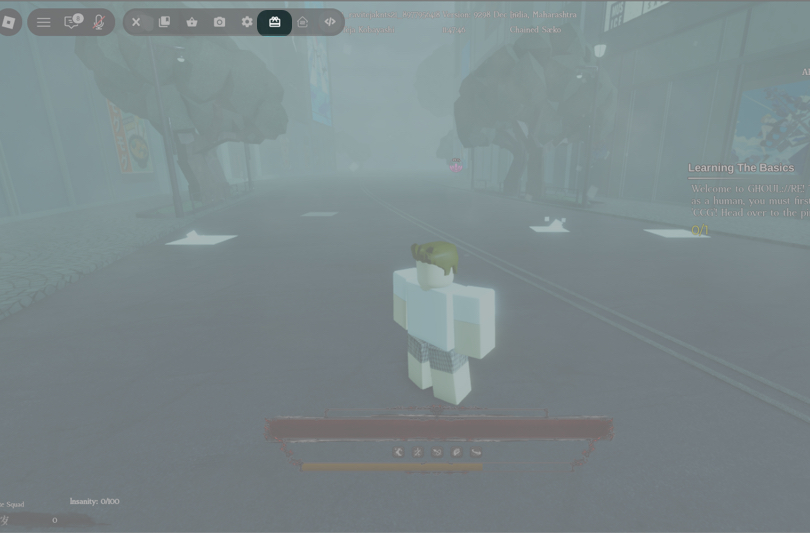The height and width of the screenshot is (533, 810).
Task: Open the chat with the unread badge
Action: 72,22
